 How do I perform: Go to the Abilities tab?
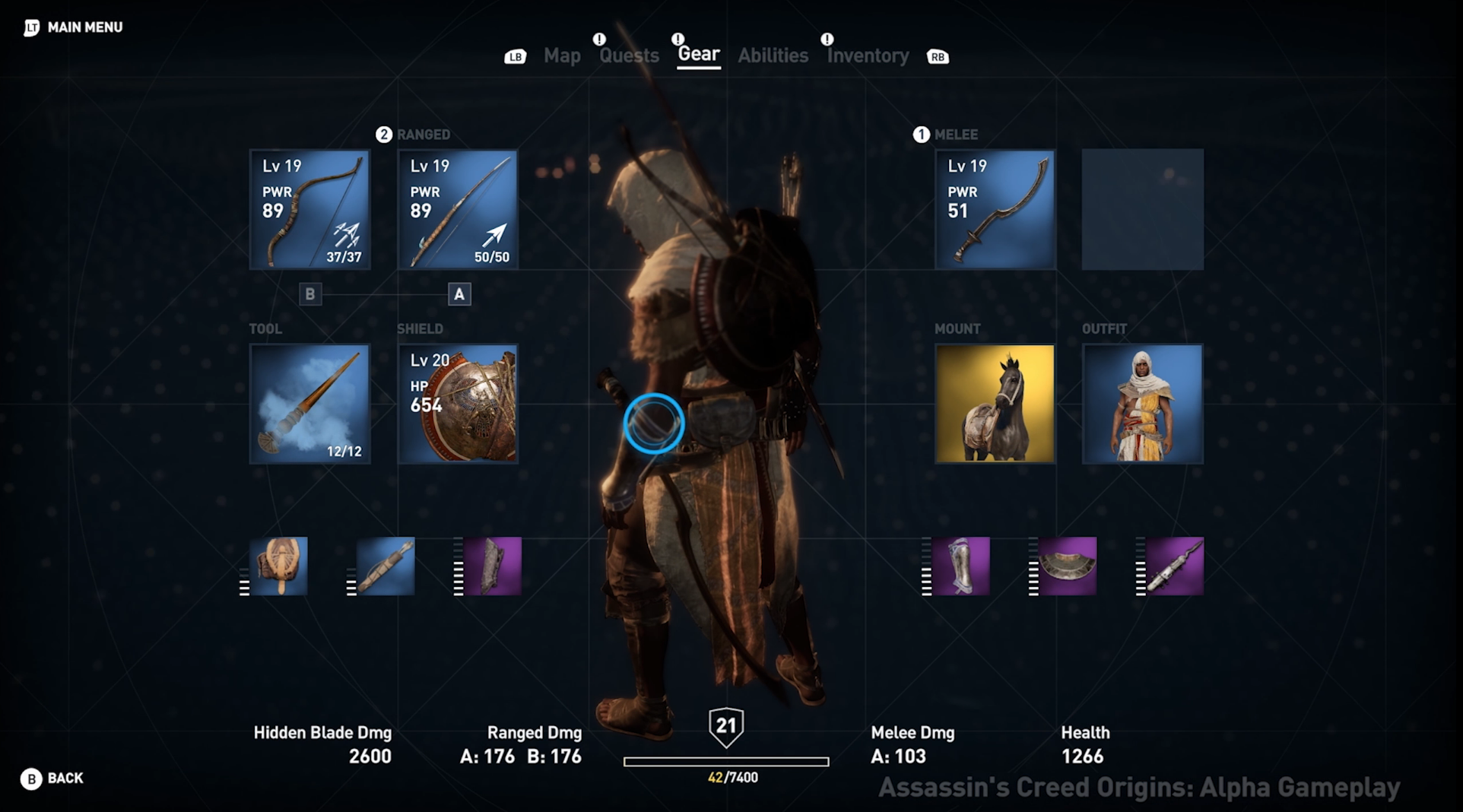tap(773, 56)
